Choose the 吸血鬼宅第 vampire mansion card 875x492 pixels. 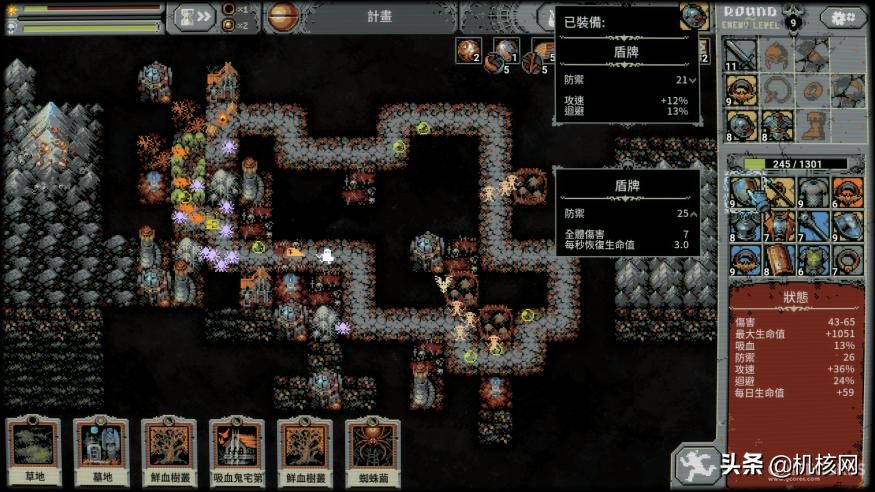click(237, 451)
